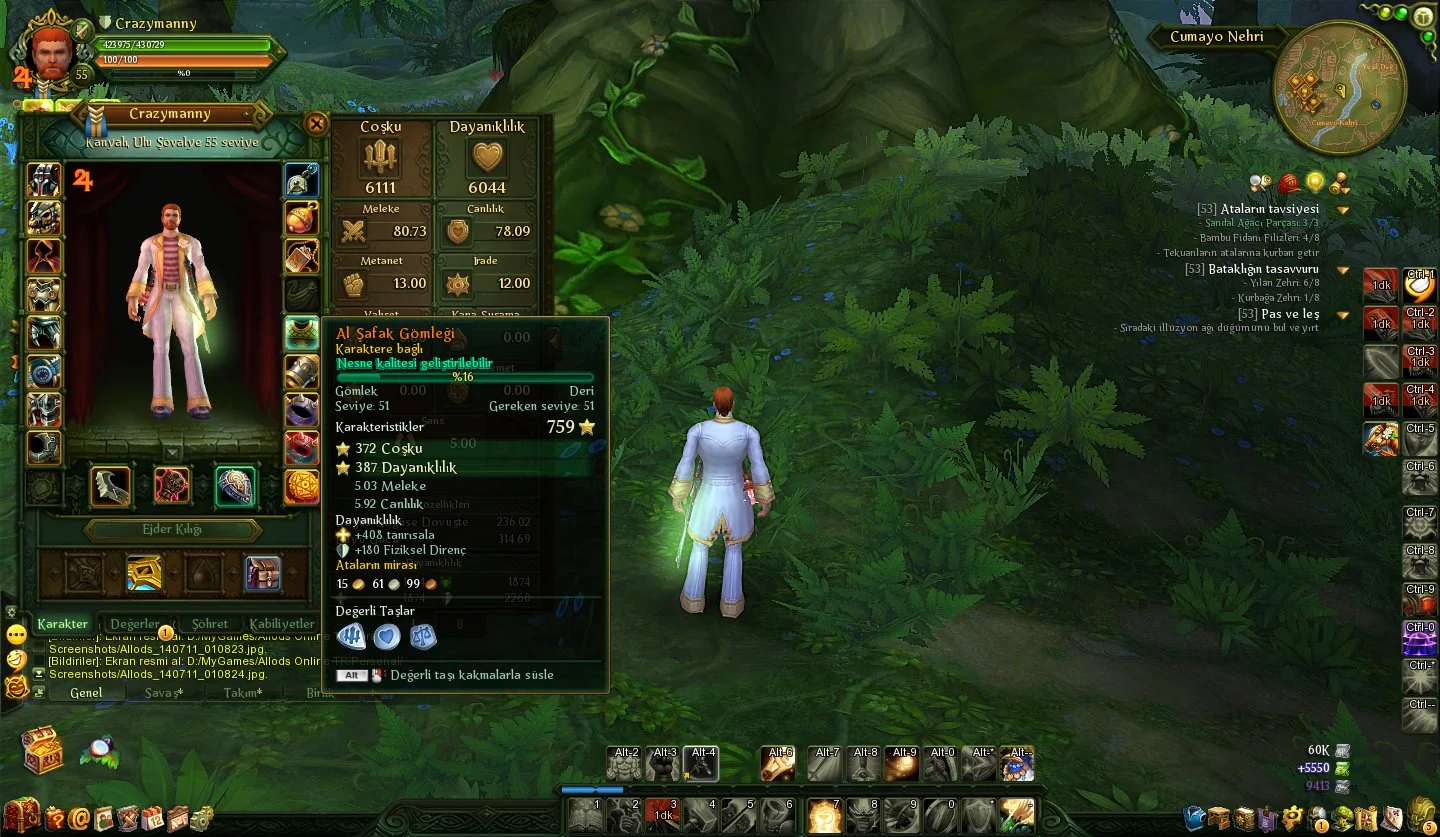
Task: Open the treasure chest icon above the bottom-left menu
Action: point(43,750)
